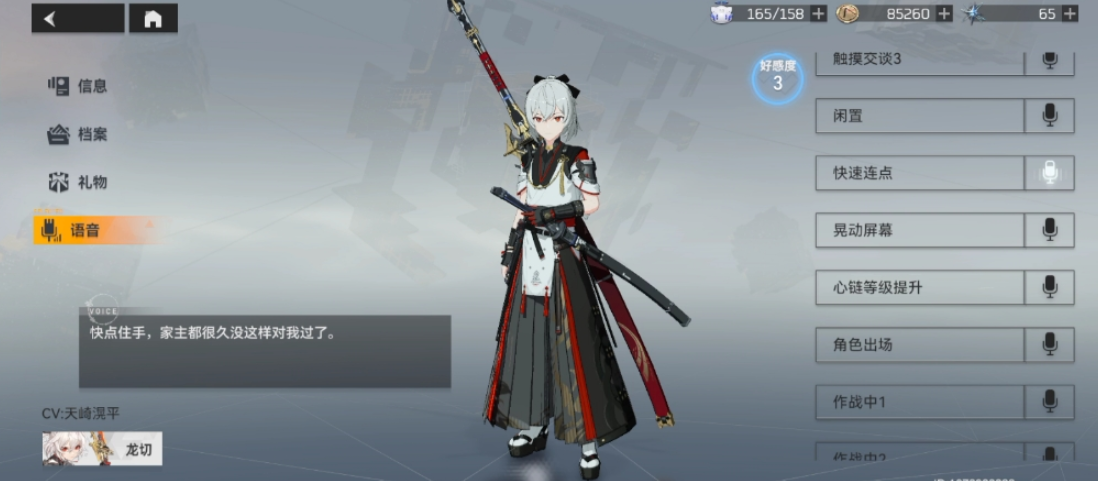Play the 闲置 voice line

(1049, 116)
